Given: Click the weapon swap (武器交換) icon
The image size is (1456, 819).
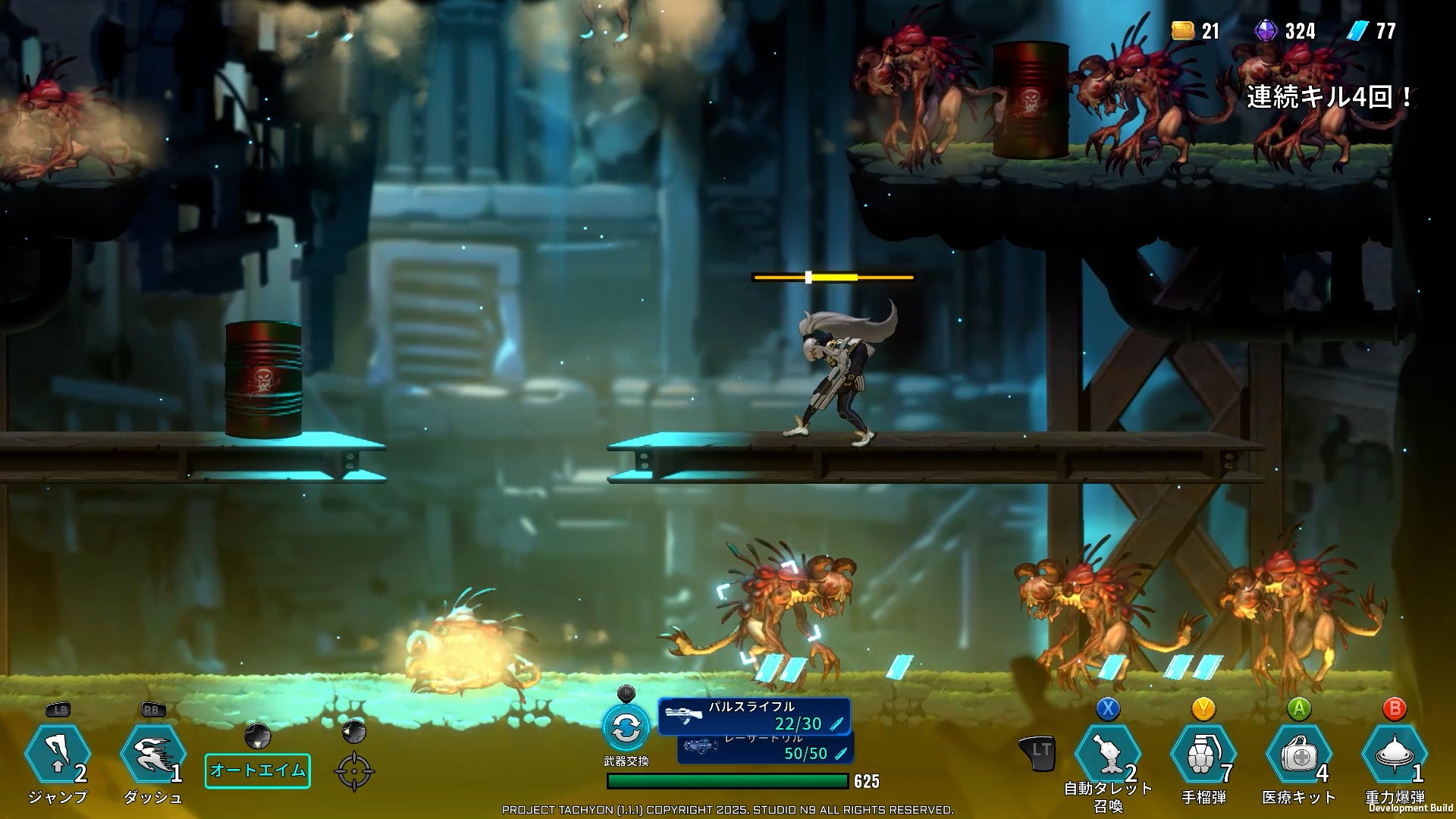Looking at the screenshot, I should (626, 728).
